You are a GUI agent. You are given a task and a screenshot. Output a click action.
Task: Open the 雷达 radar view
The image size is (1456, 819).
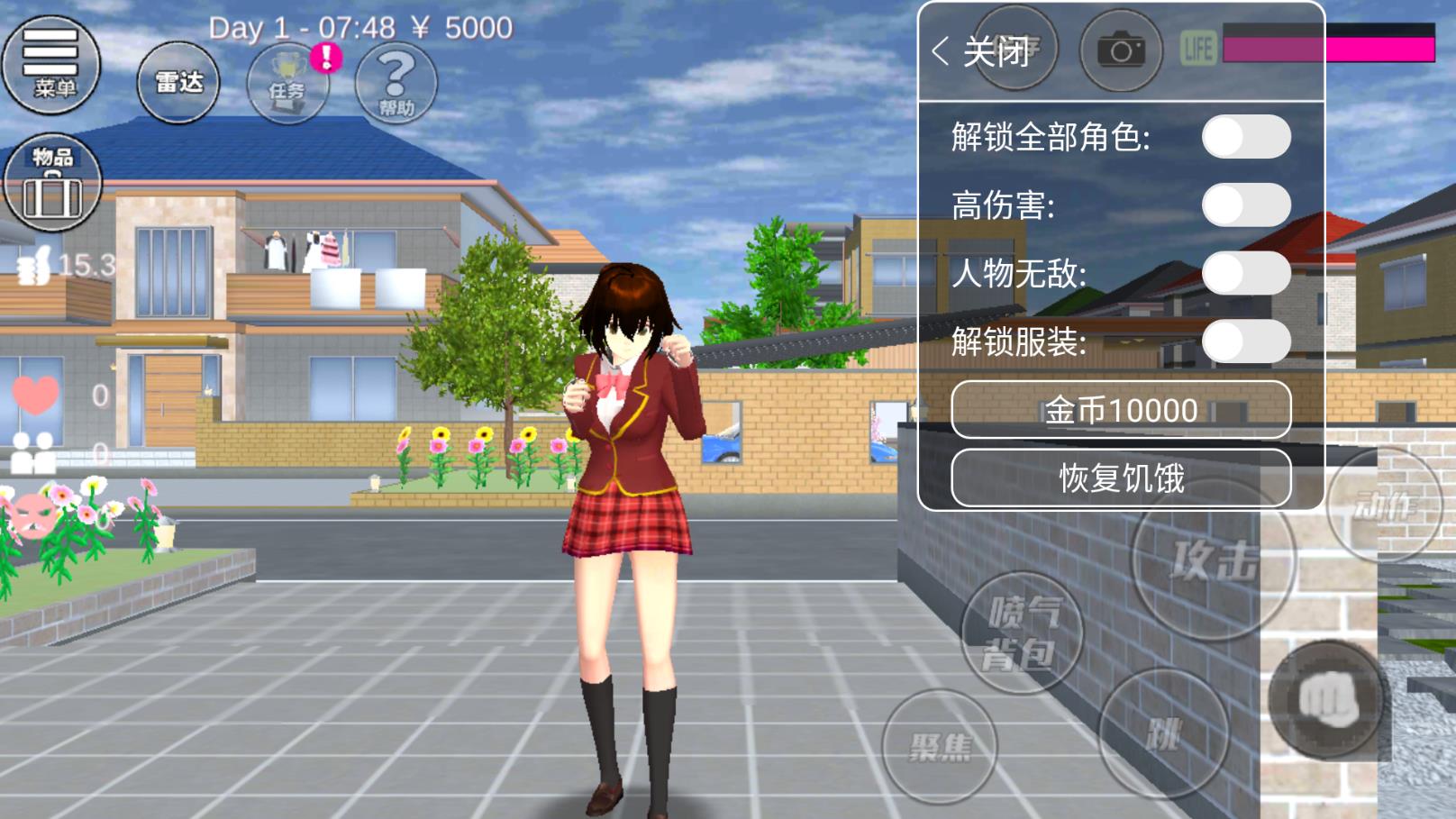[x=177, y=80]
